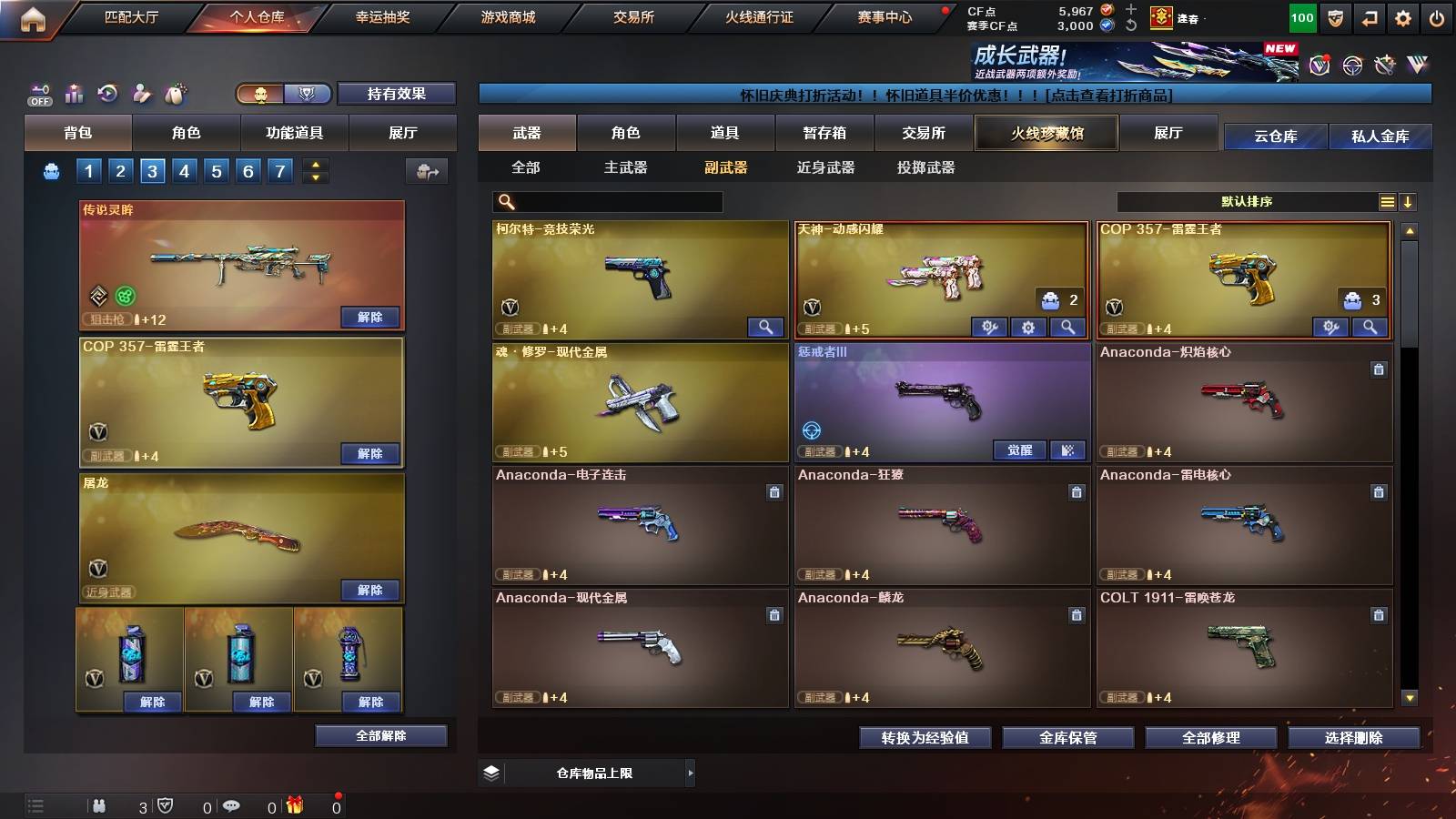Switch to the 近身武器 tab

pos(824,168)
